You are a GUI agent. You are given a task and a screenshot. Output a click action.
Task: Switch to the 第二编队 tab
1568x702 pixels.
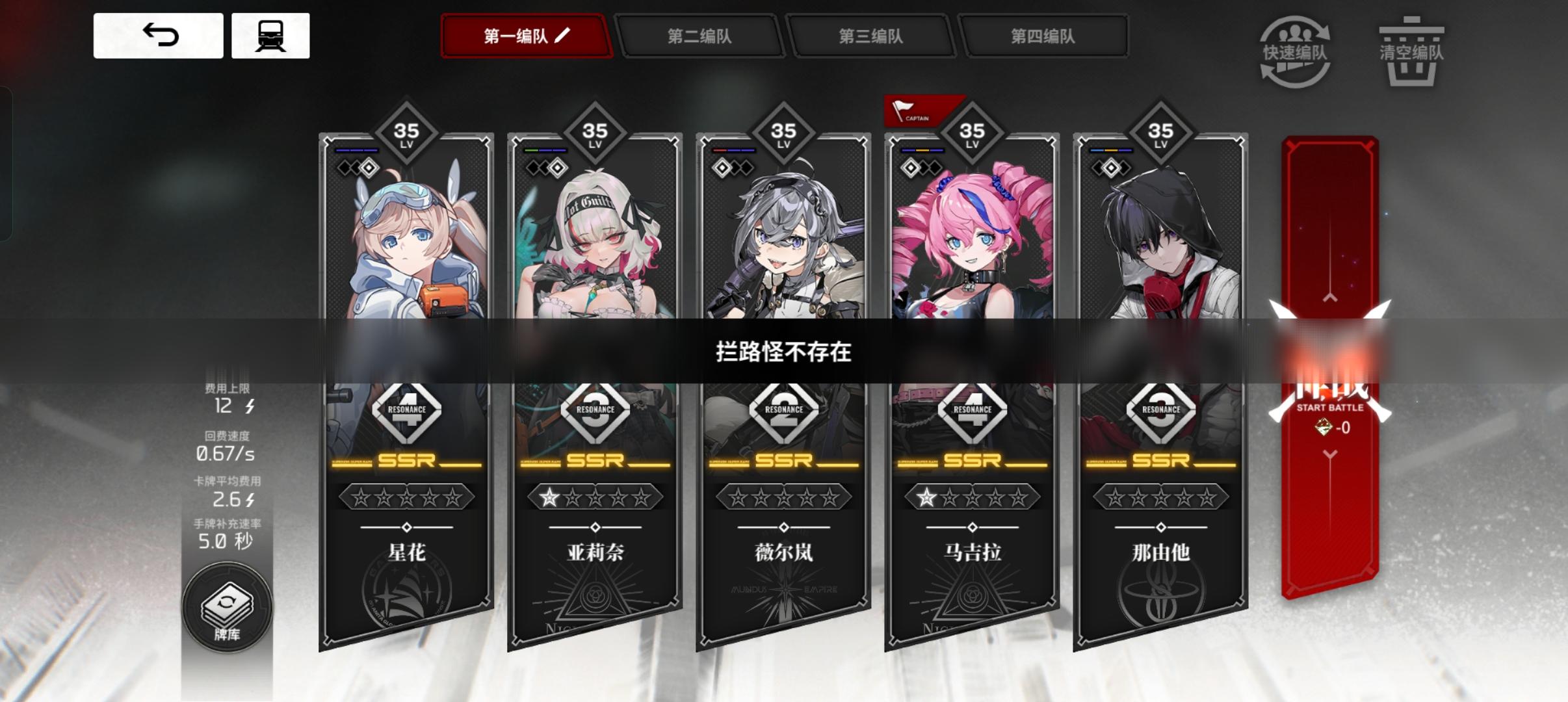[x=701, y=37]
